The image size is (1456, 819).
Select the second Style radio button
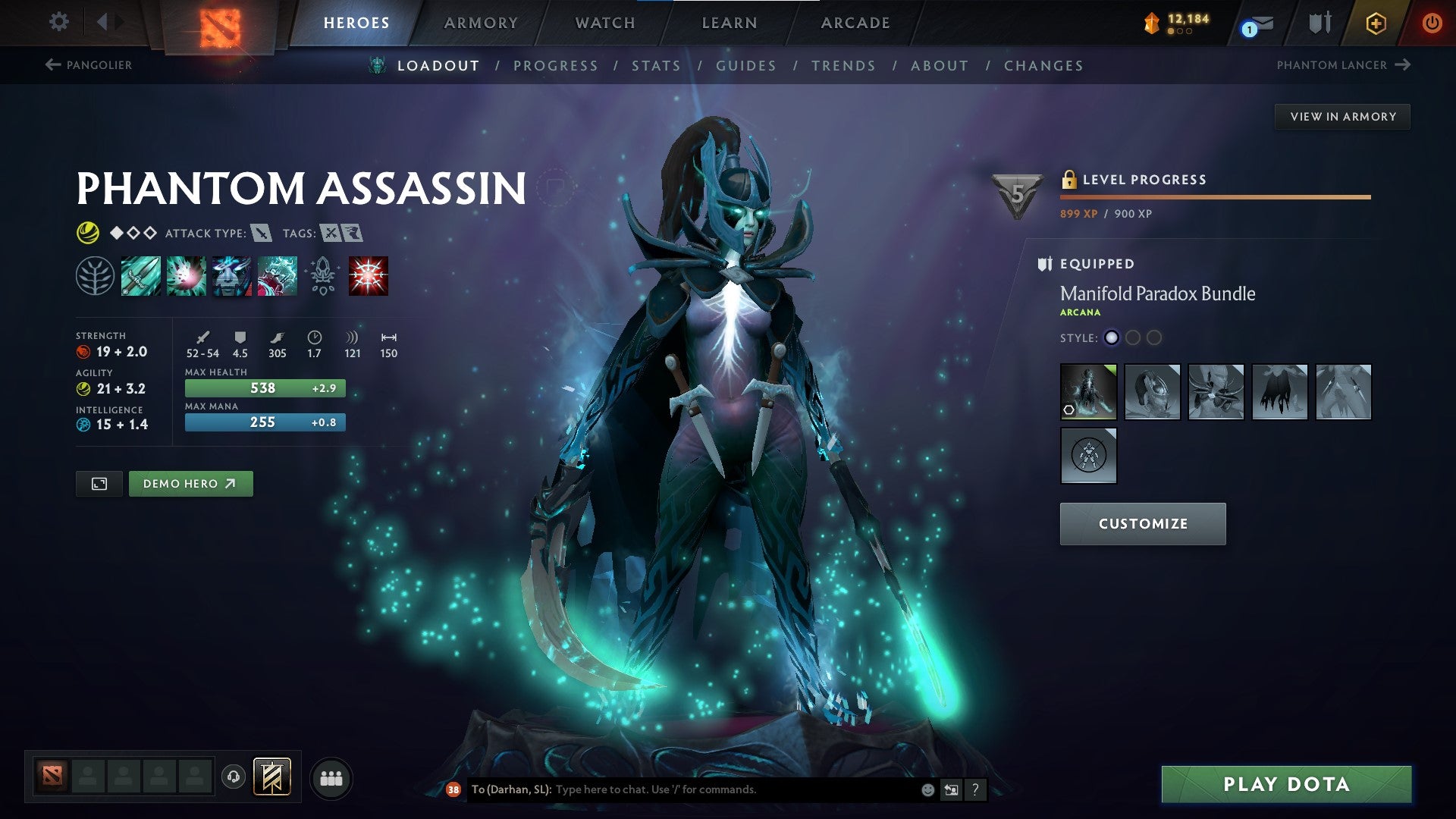click(1133, 338)
